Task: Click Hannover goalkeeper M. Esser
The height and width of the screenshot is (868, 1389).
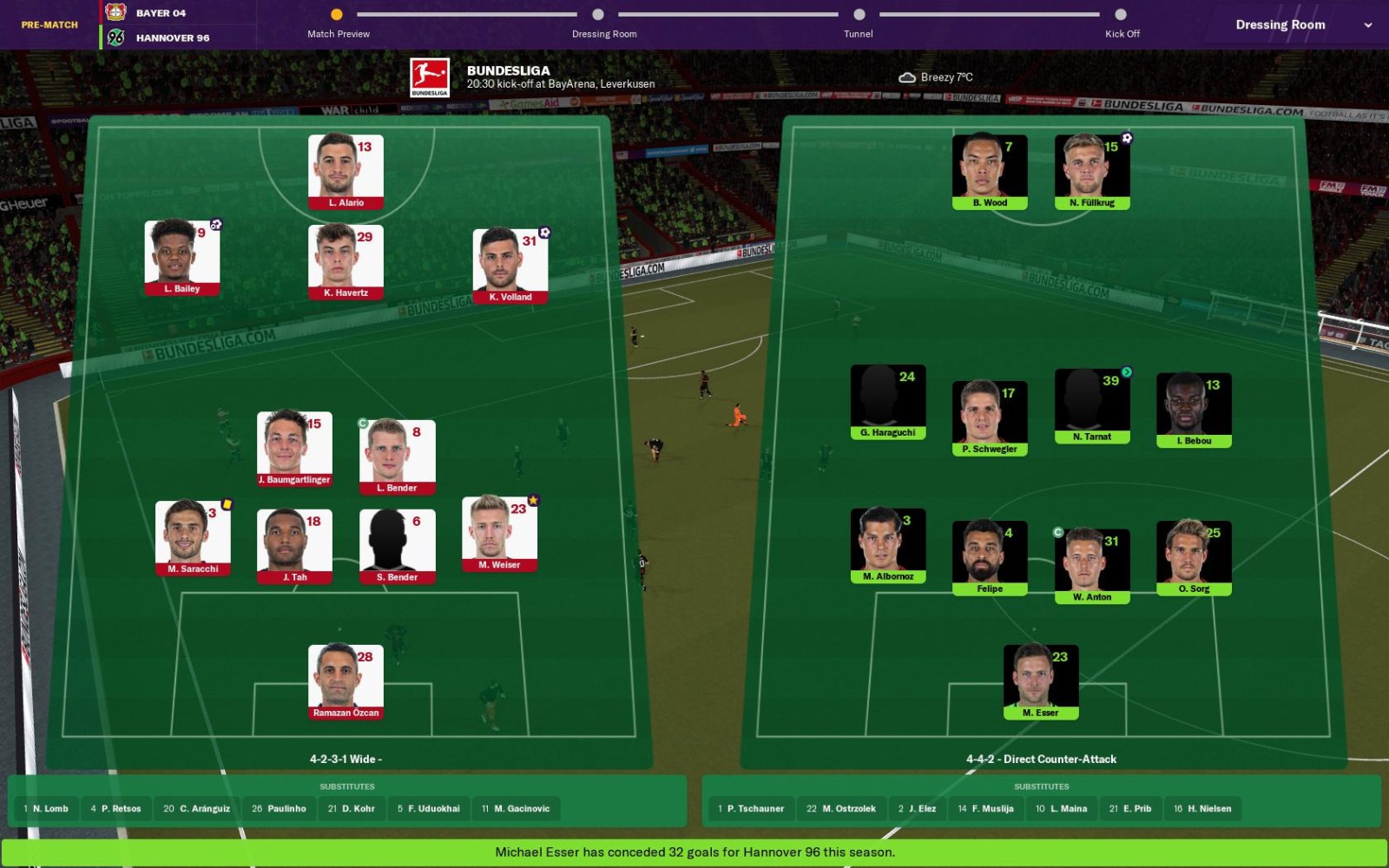Action: pyautogui.click(x=1041, y=681)
